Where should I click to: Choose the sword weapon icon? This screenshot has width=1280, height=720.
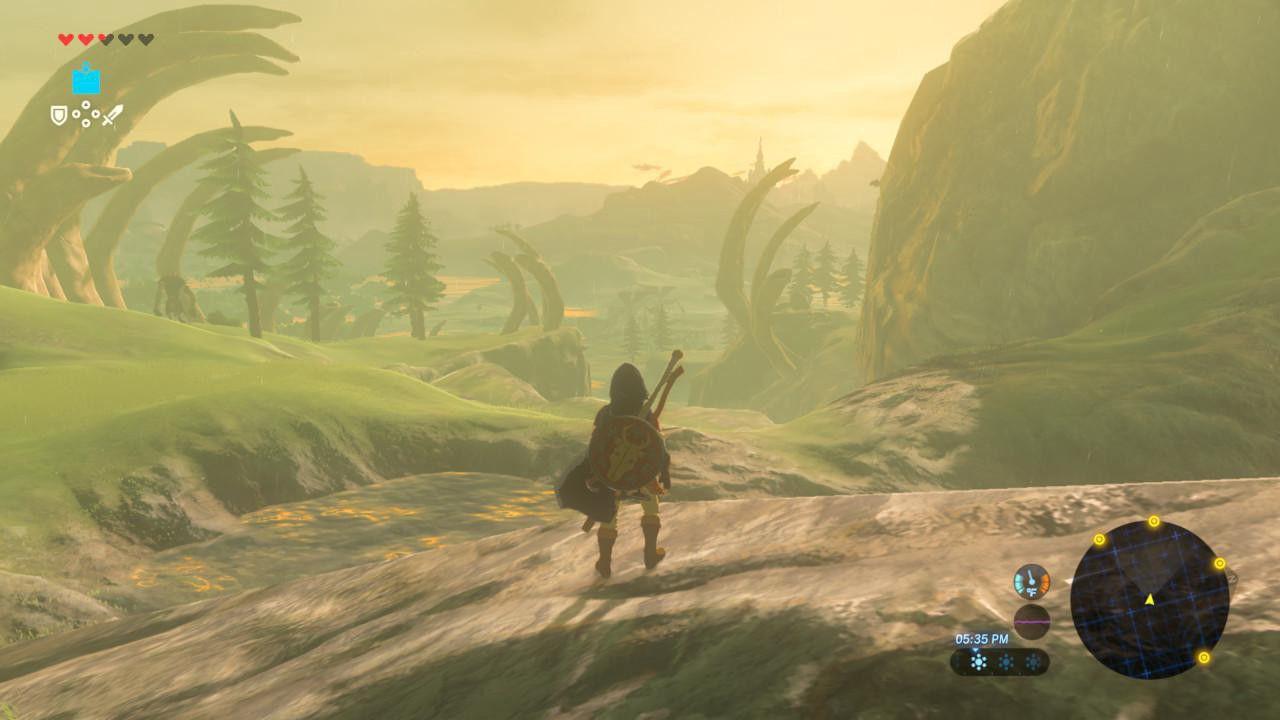pos(112,116)
